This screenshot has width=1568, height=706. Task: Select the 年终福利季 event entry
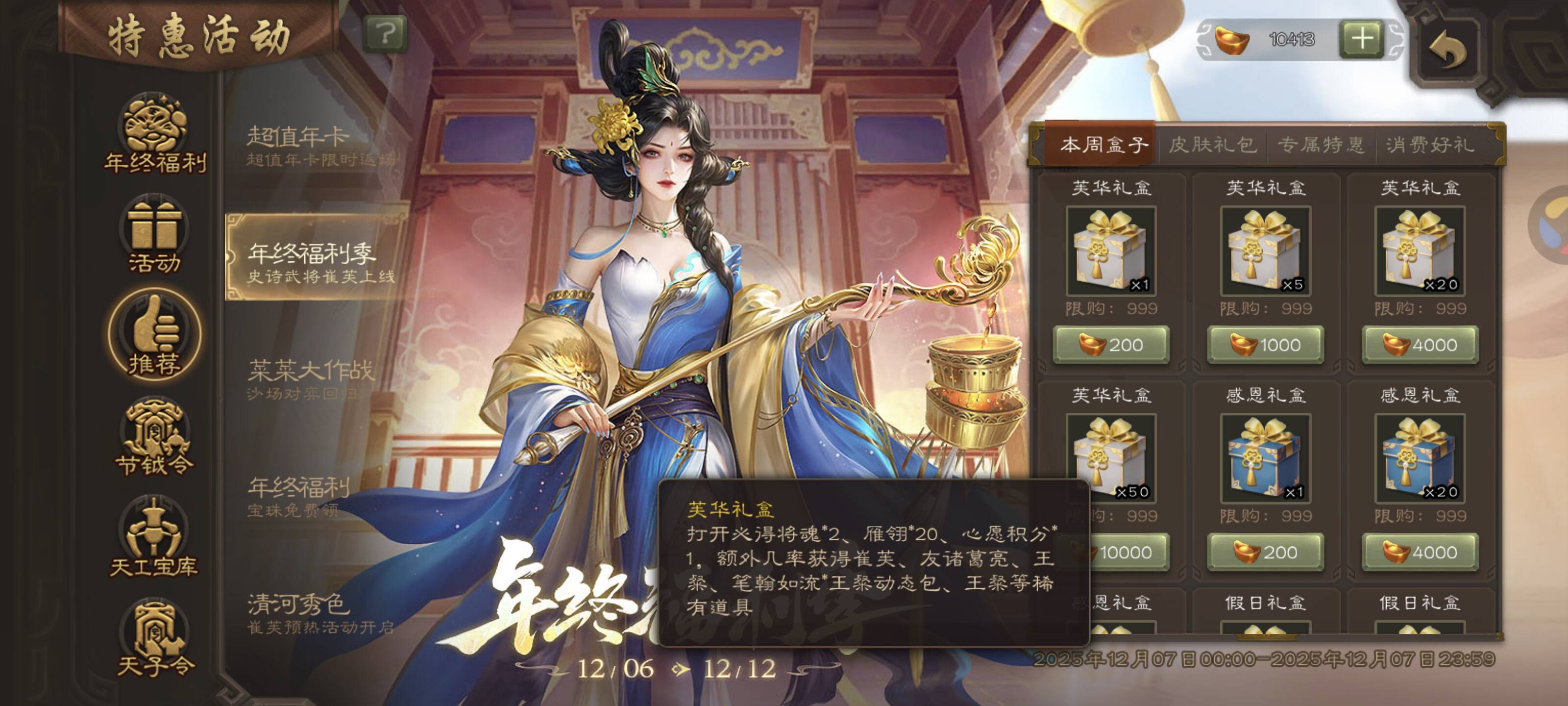pyautogui.click(x=317, y=258)
